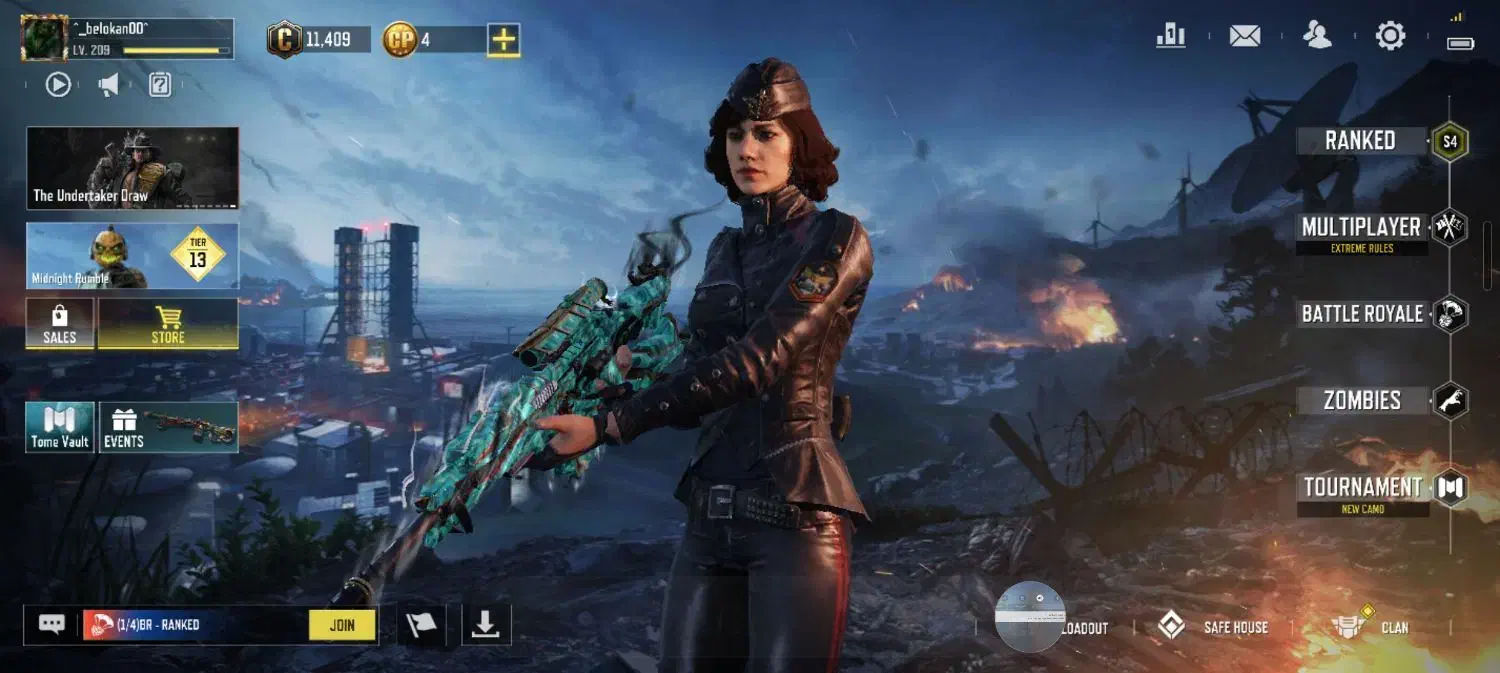This screenshot has height=673, width=1500.
Task: Open the Midnight Rumble Tier 13 battle pass
Action: [x=132, y=256]
